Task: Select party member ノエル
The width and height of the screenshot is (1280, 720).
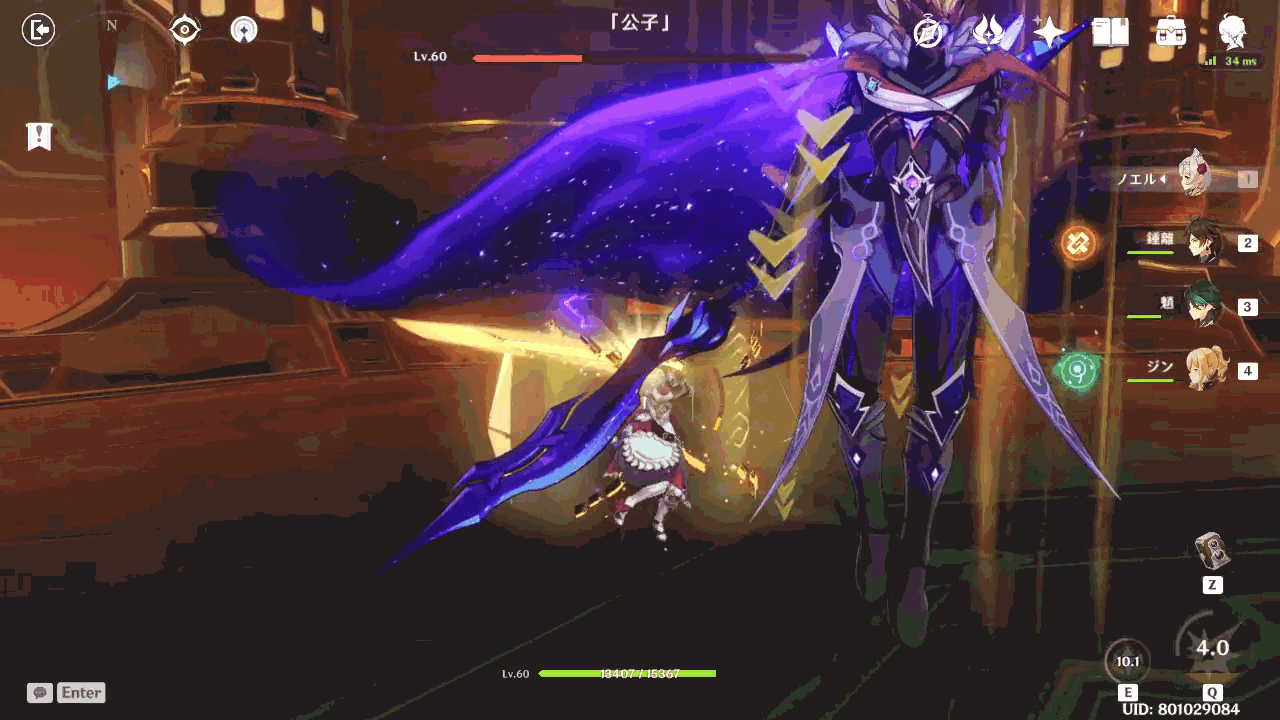Action: click(1194, 178)
